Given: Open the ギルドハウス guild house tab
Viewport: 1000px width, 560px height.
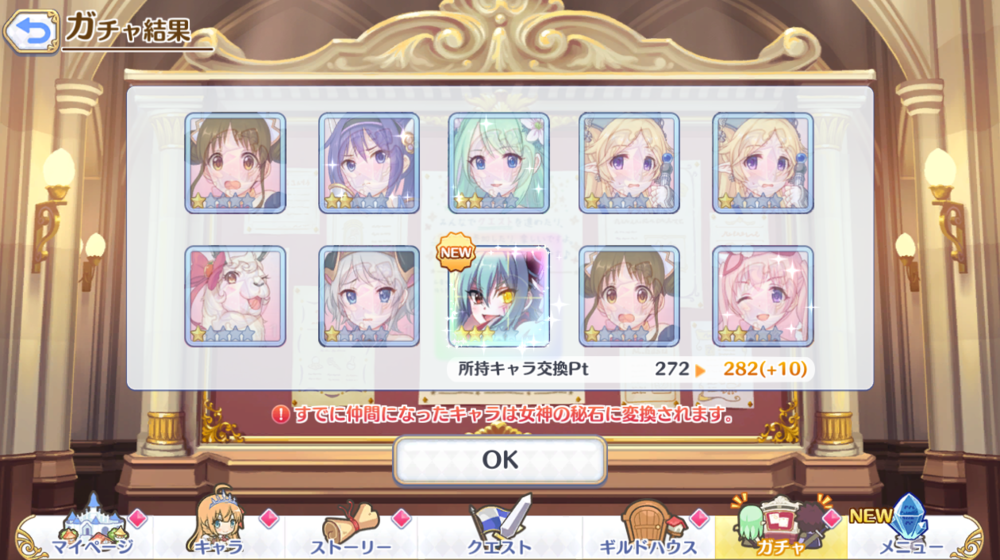Looking at the screenshot, I should tap(647, 530).
